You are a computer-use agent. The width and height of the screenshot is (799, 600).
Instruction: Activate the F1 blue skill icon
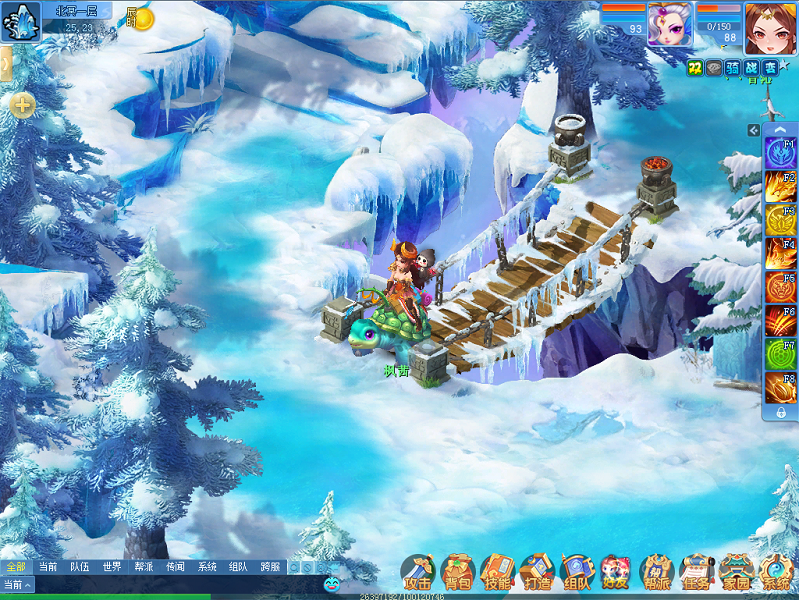coord(780,153)
